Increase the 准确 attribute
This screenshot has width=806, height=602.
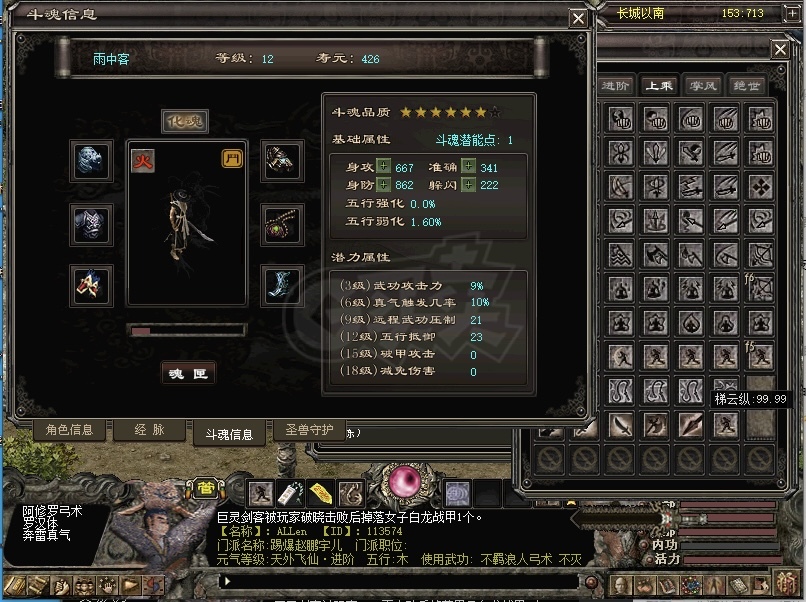point(468,168)
